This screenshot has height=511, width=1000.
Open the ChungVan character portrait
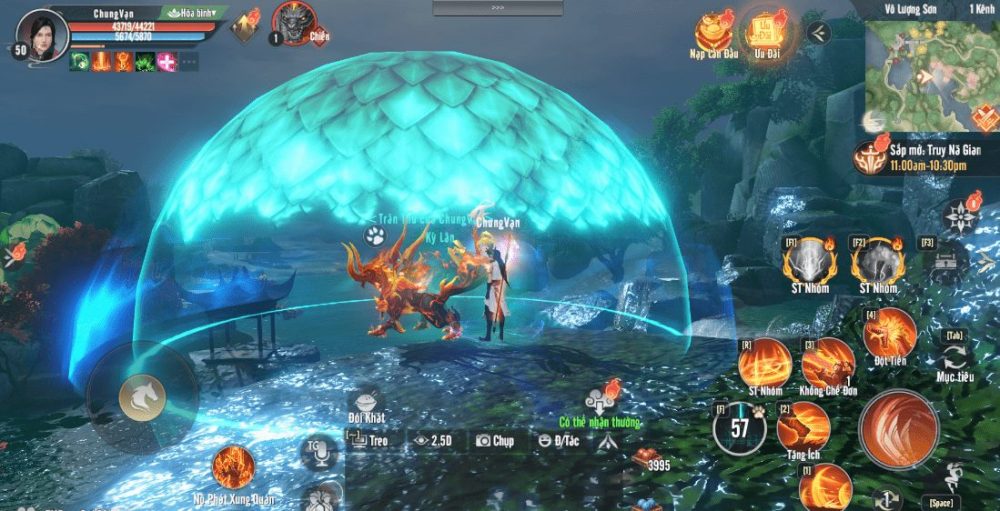(x=42, y=33)
